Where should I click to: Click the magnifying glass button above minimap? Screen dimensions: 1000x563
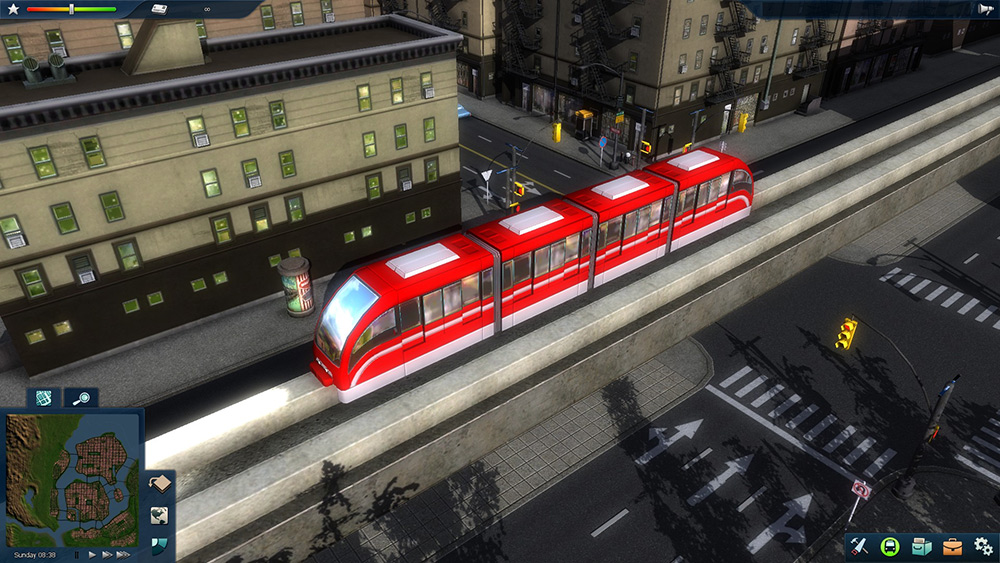(x=81, y=397)
